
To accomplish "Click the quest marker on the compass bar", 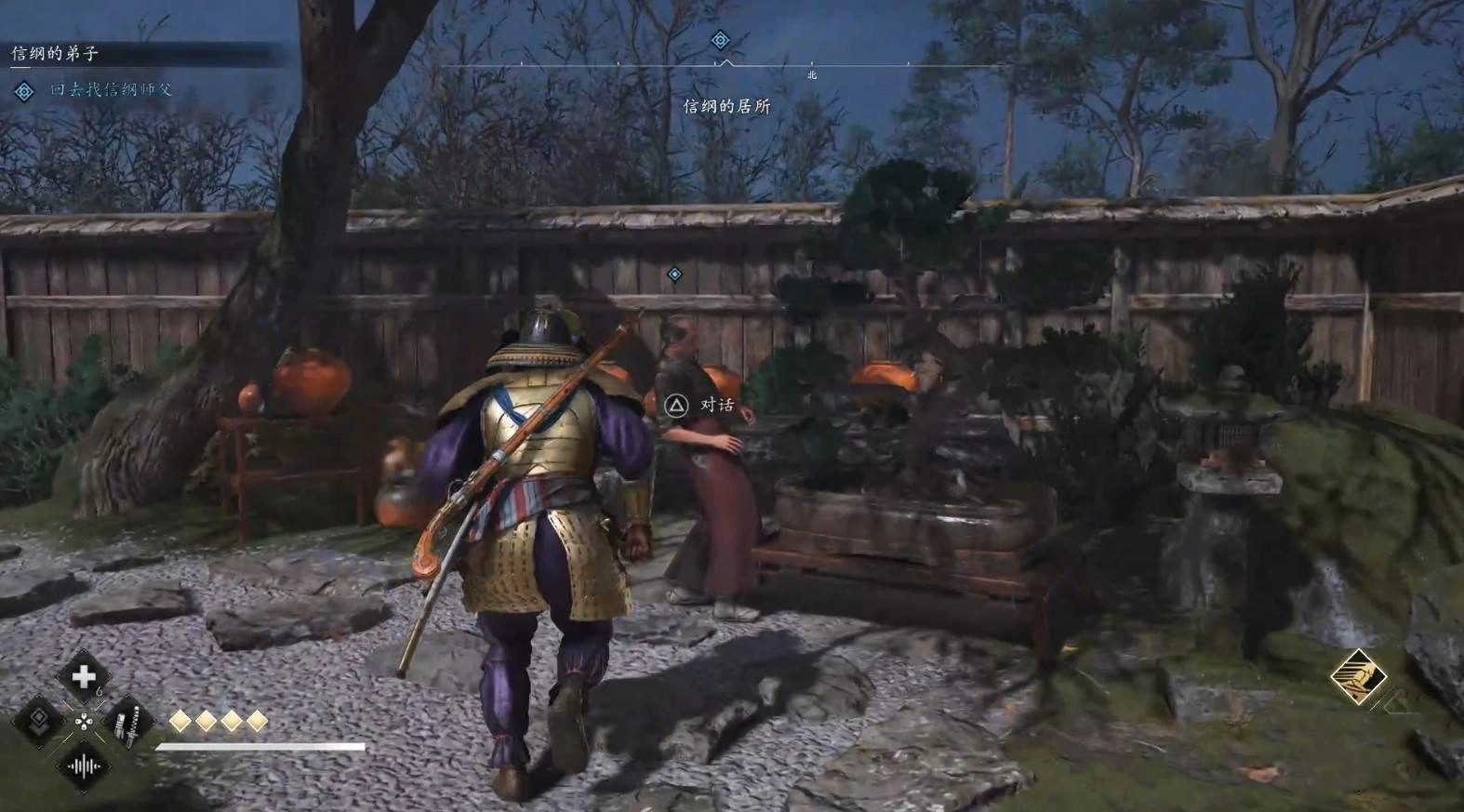I will (720, 40).
